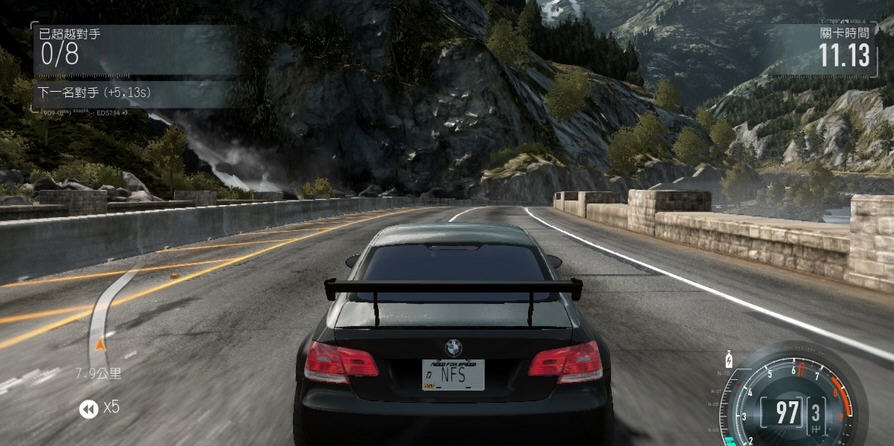Viewport: 894px width, 446px height.
Task: Activate the nitrous bottle icon
Action: coord(727,357)
